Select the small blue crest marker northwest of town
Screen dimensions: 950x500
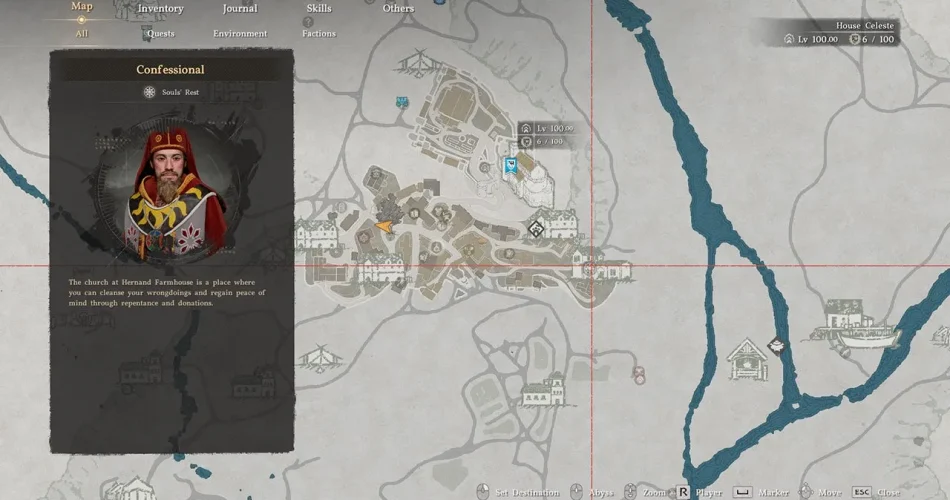(402, 102)
